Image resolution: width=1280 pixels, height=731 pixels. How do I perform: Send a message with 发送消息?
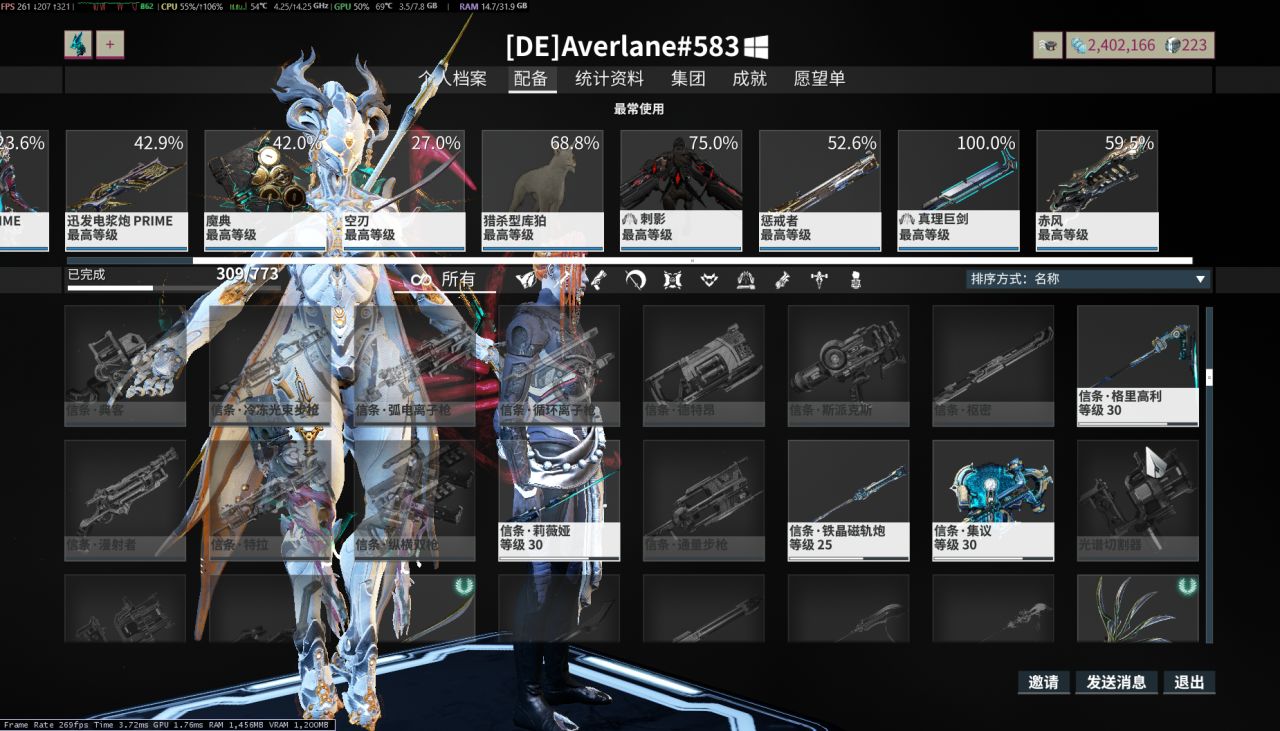pos(1115,682)
